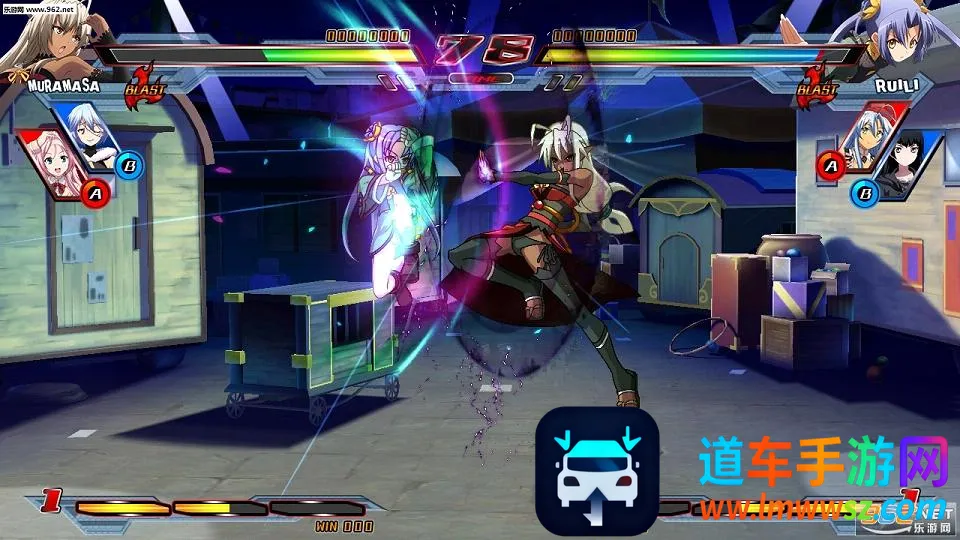Call the left silver-haired assist partner
The height and width of the screenshot is (540, 960).
(x=90, y=137)
